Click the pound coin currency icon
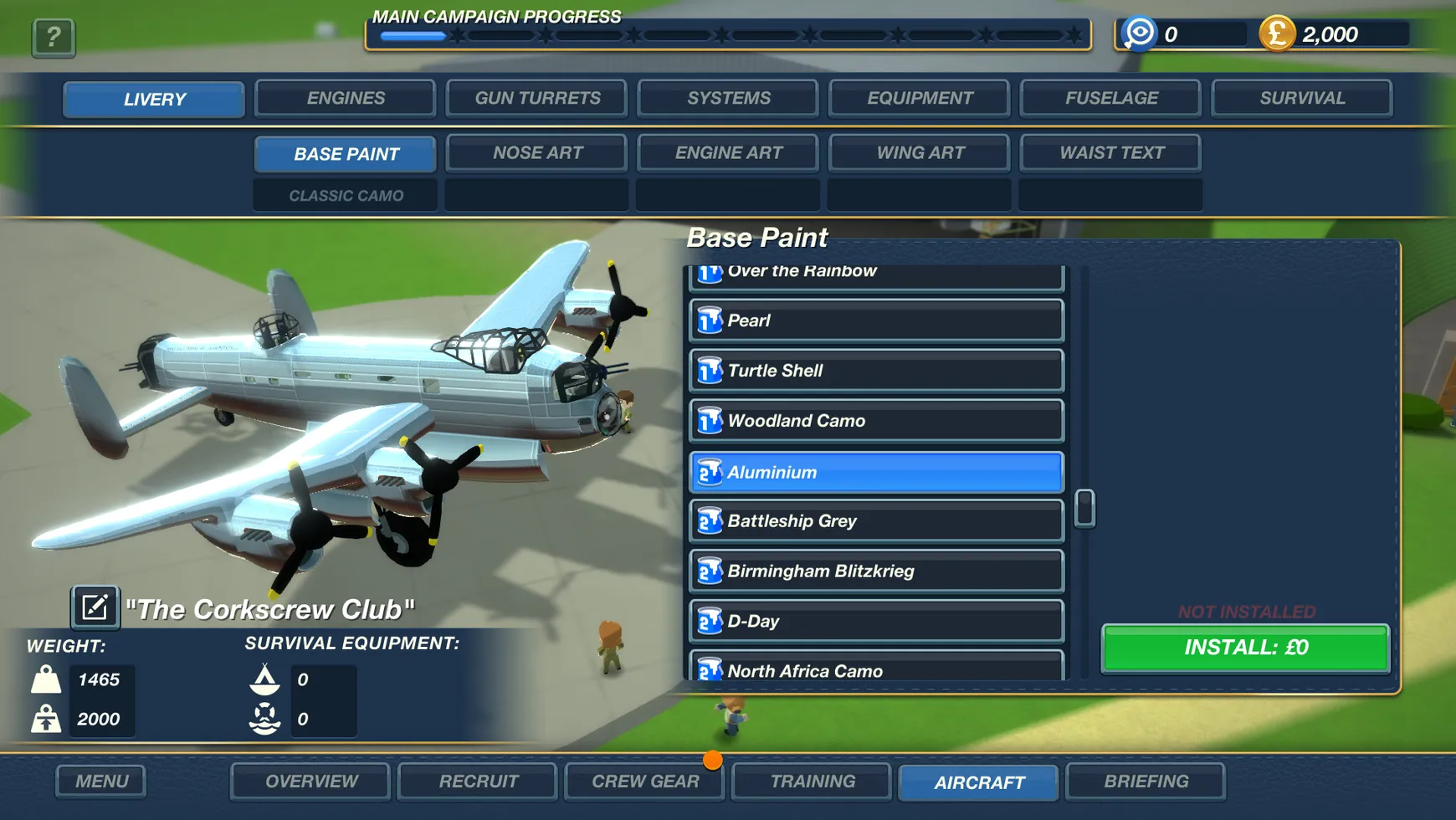This screenshot has height=820, width=1456. click(x=1276, y=34)
